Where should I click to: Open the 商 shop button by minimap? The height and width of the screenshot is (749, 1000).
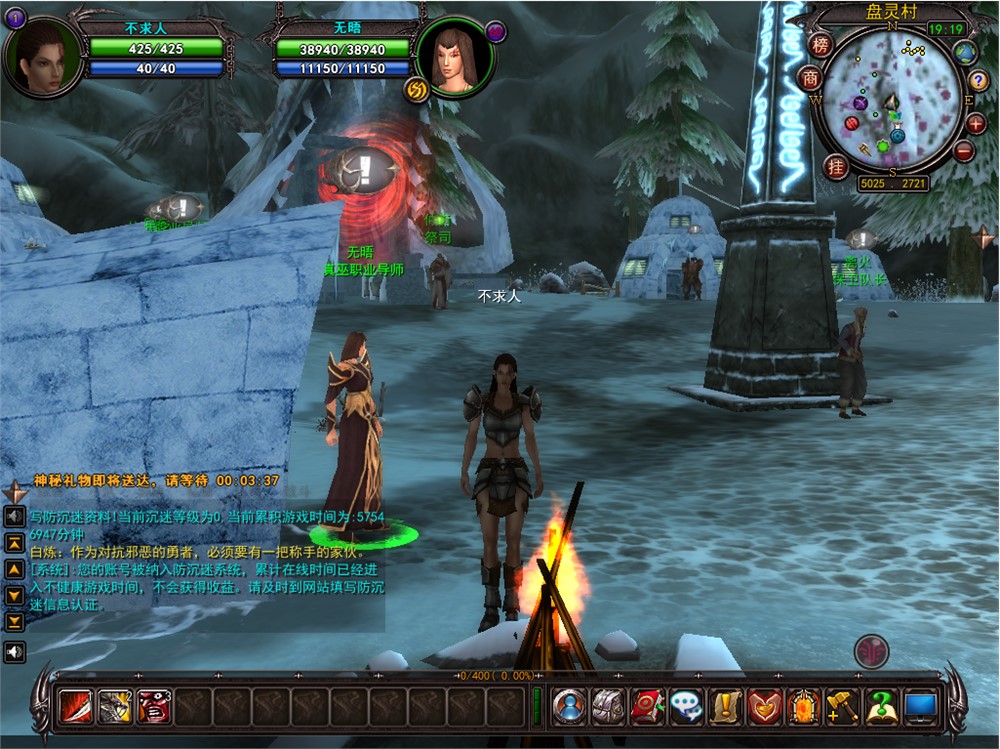(x=809, y=78)
